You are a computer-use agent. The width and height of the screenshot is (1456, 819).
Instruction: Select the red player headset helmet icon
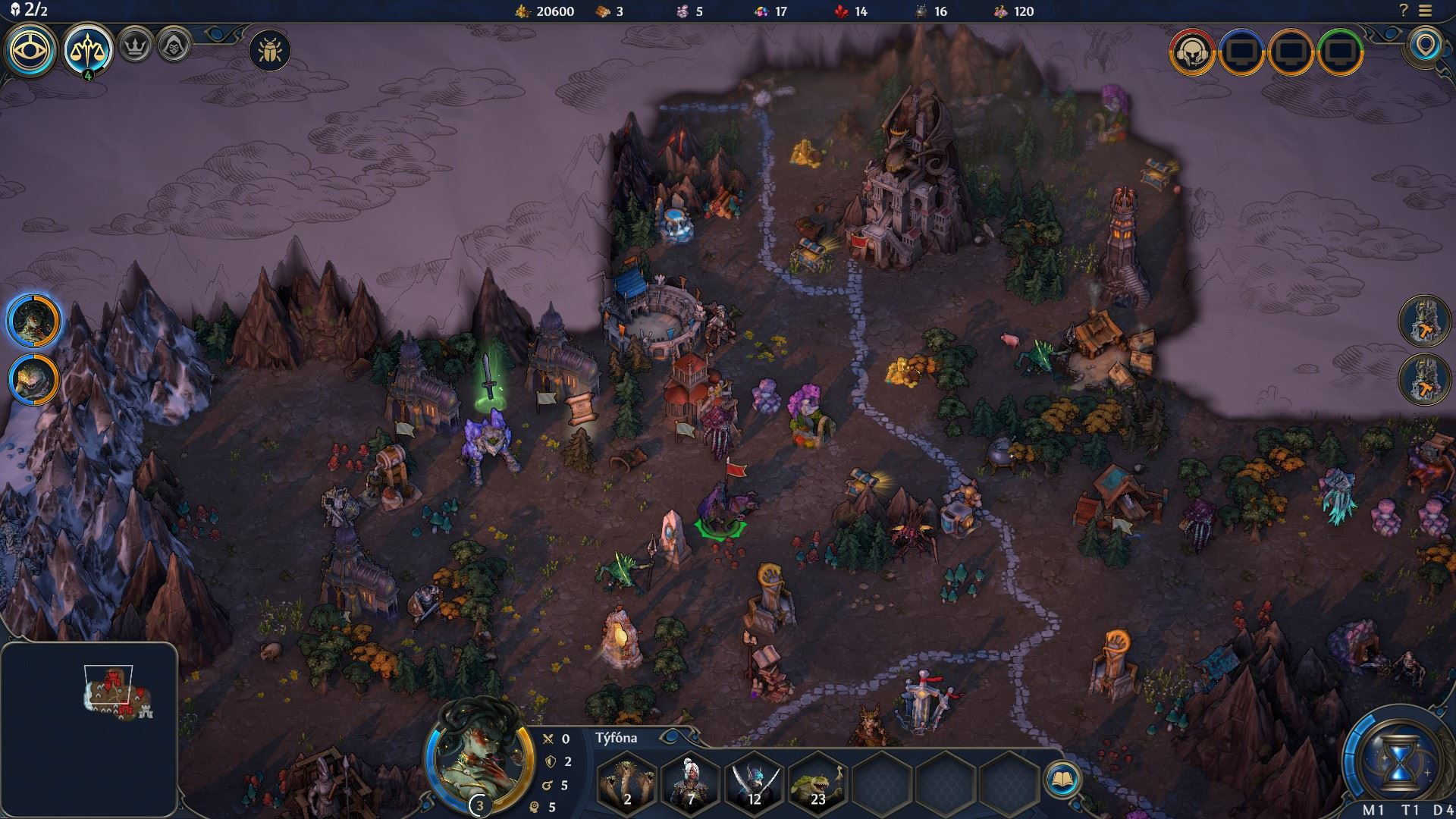[x=1192, y=52]
